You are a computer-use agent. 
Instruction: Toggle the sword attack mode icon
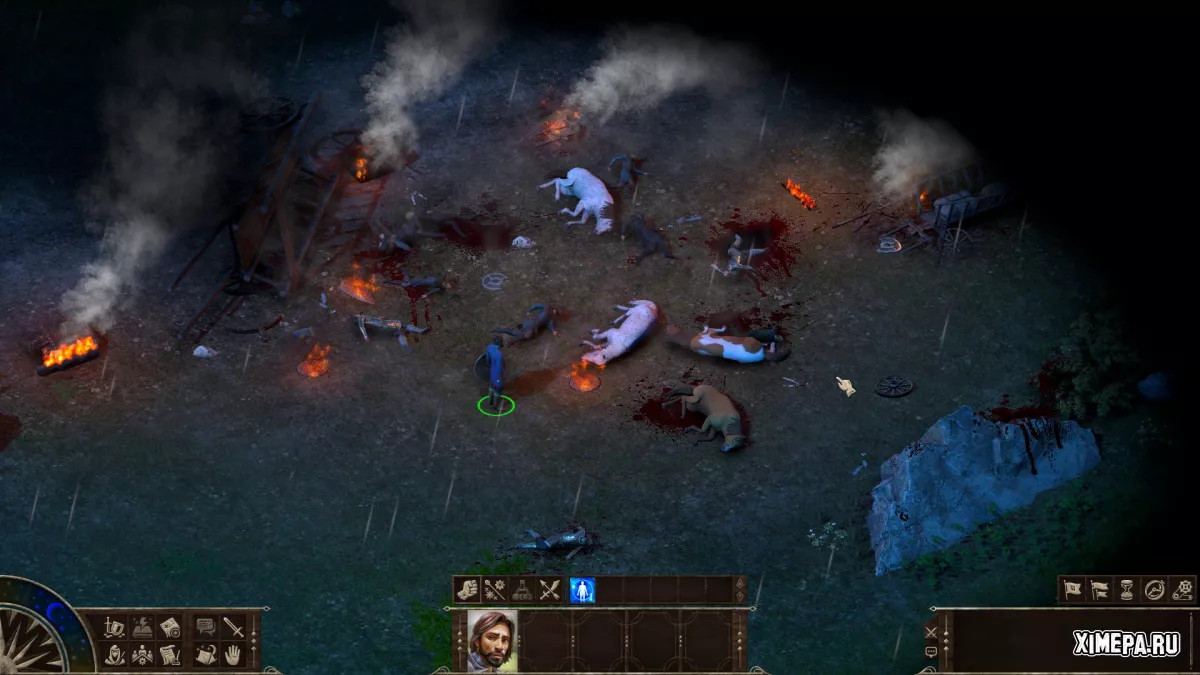click(x=234, y=628)
